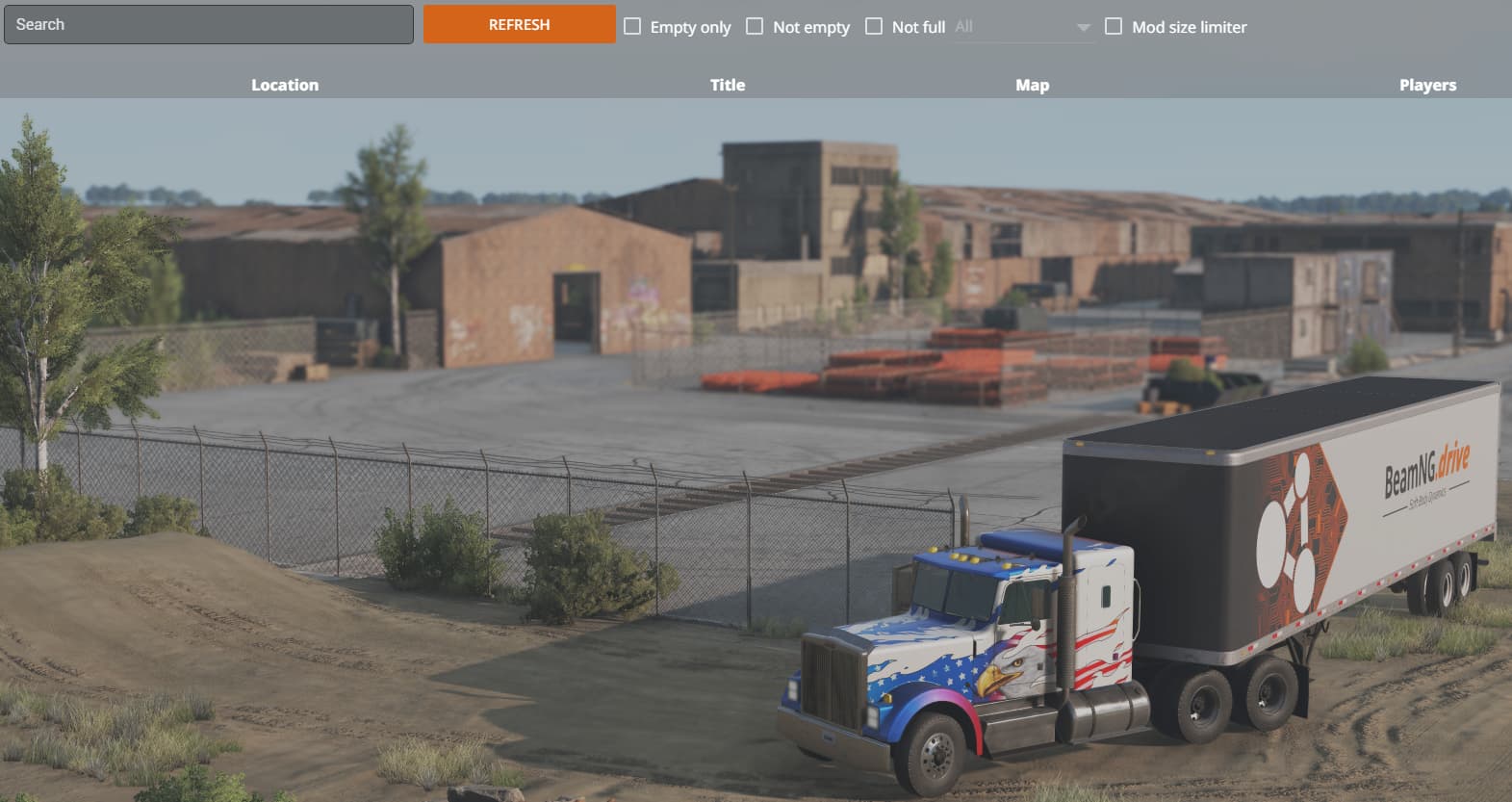Viewport: 1512px width, 802px height.
Task: Sort servers by Players count
Action: [1428, 85]
